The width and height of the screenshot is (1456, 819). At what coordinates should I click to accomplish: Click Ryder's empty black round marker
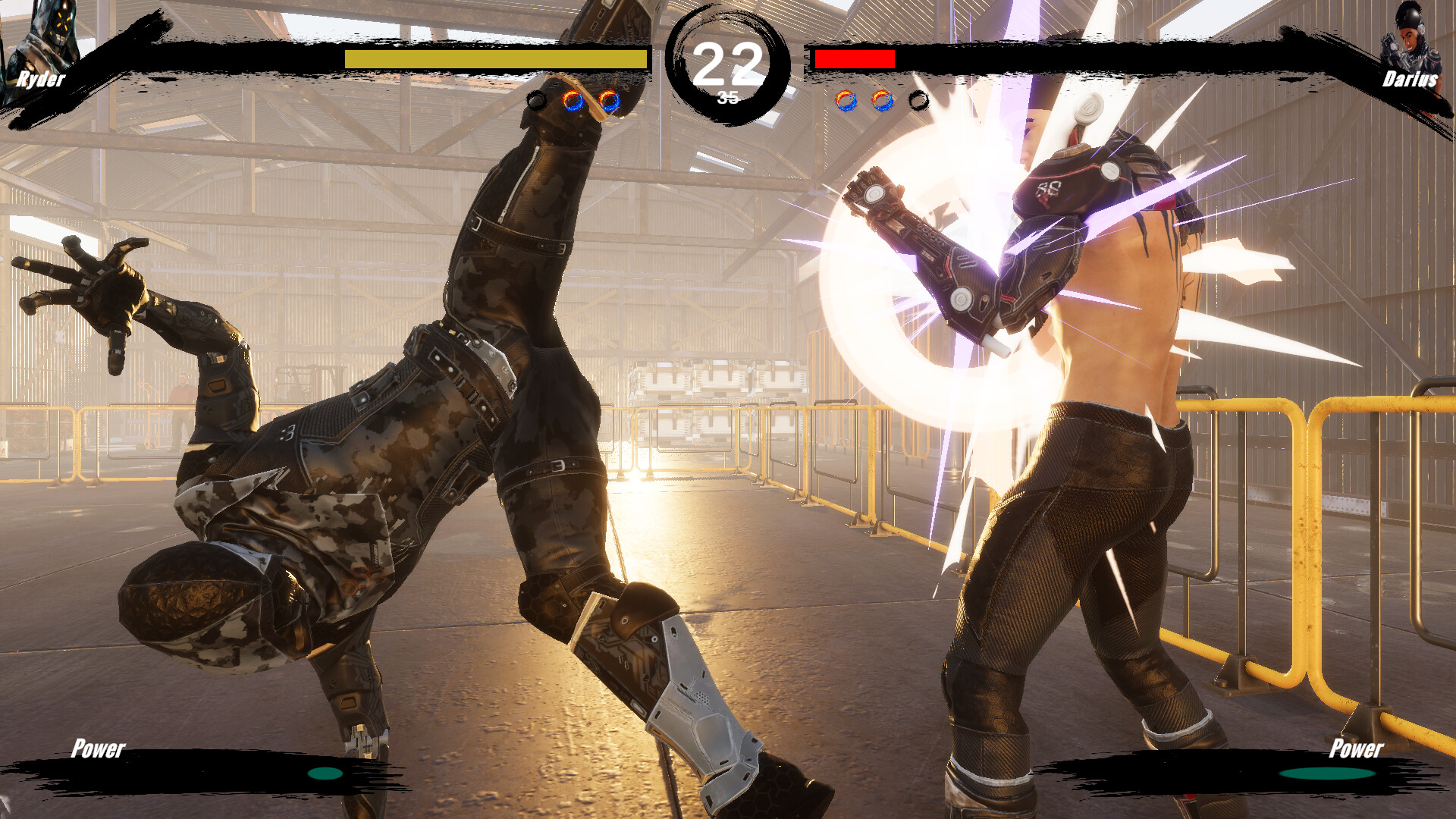[x=536, y=99]
